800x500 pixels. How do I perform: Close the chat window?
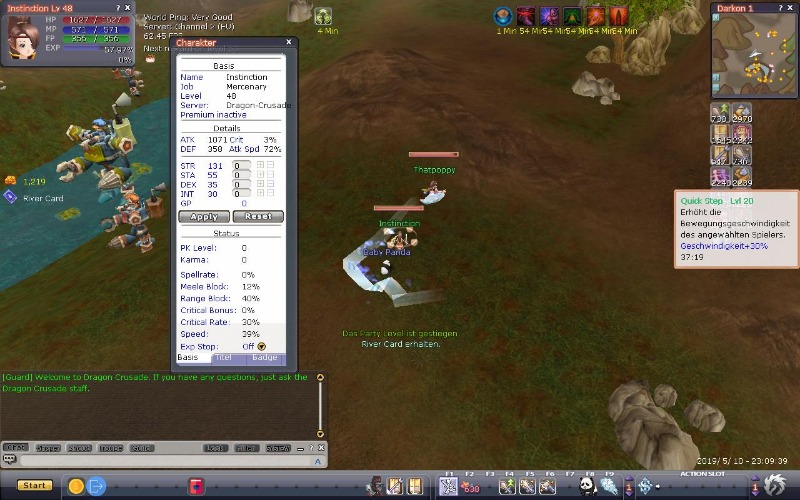[321, 448]
